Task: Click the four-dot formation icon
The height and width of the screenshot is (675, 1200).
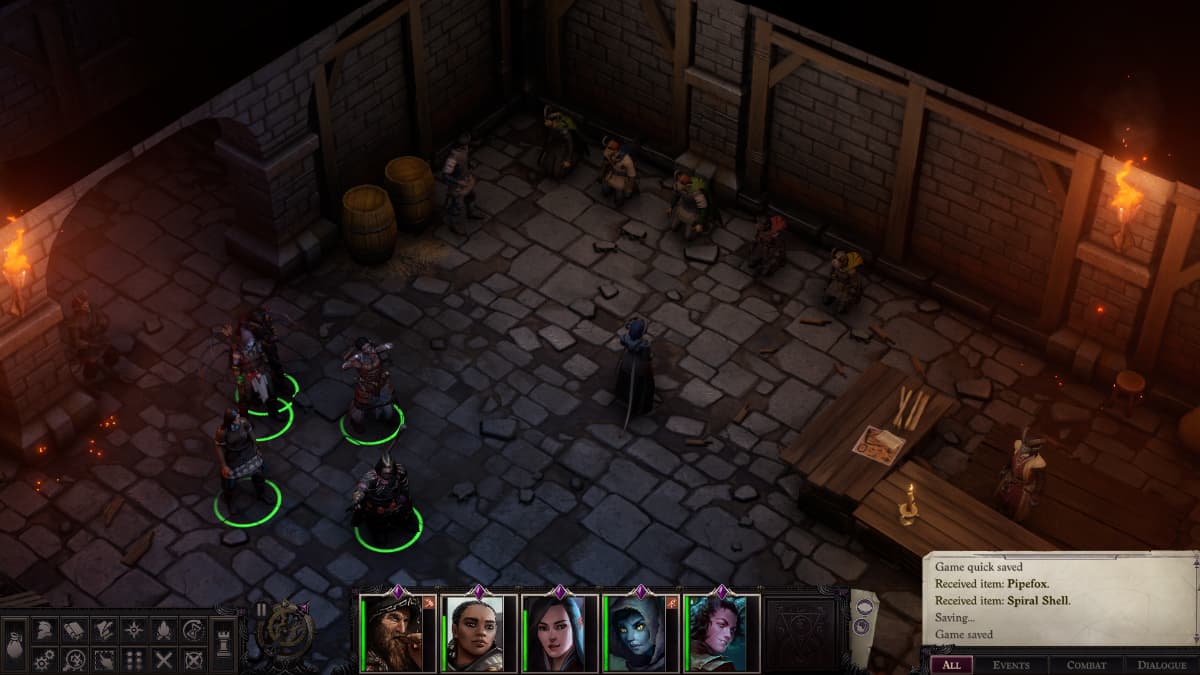Action: 134,660
